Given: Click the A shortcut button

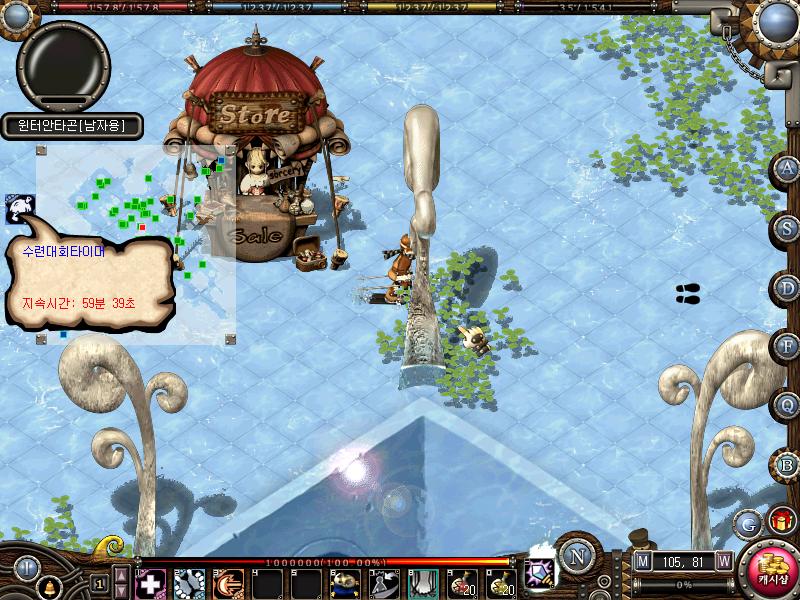Looking at the screenshot, I should [x=788, y=168].
